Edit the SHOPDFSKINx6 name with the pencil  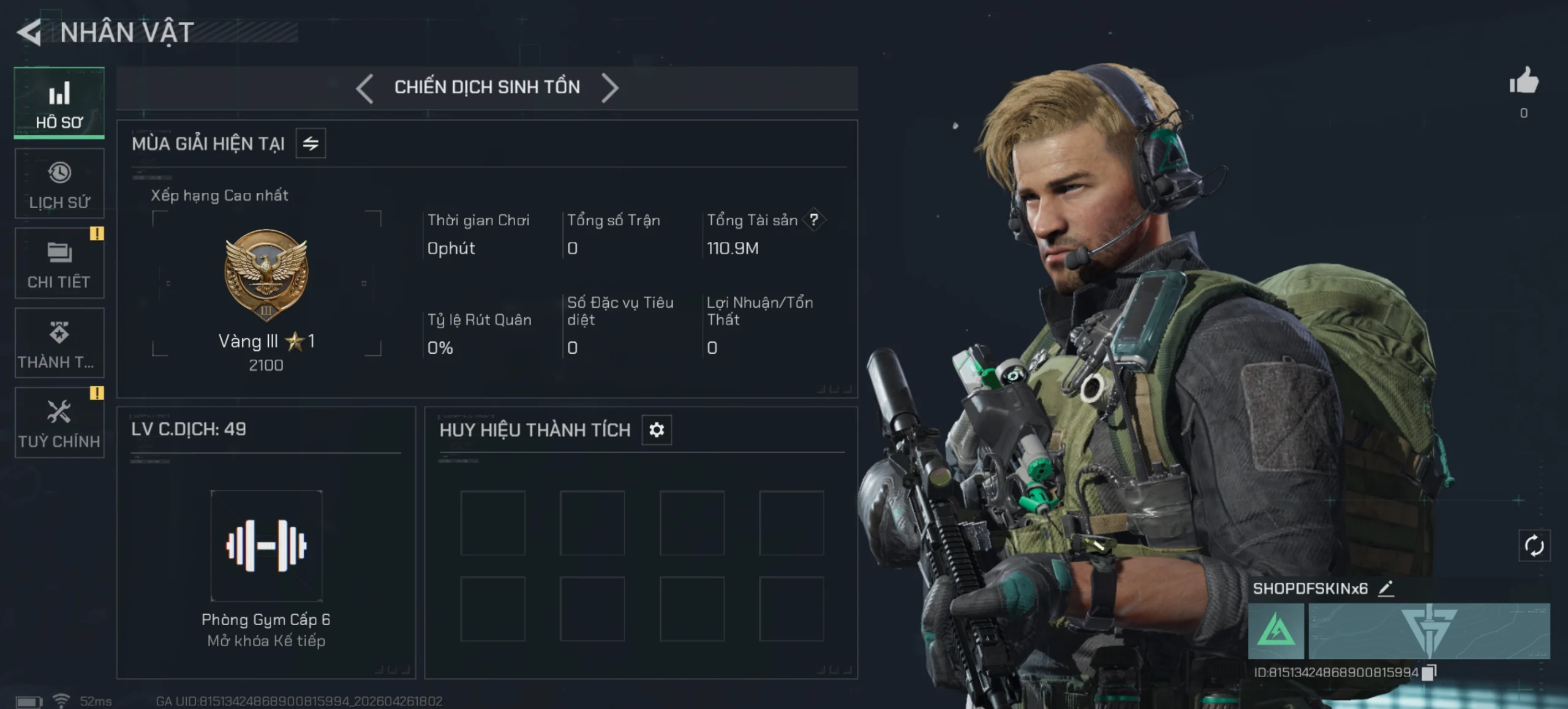click(1386, 589)
